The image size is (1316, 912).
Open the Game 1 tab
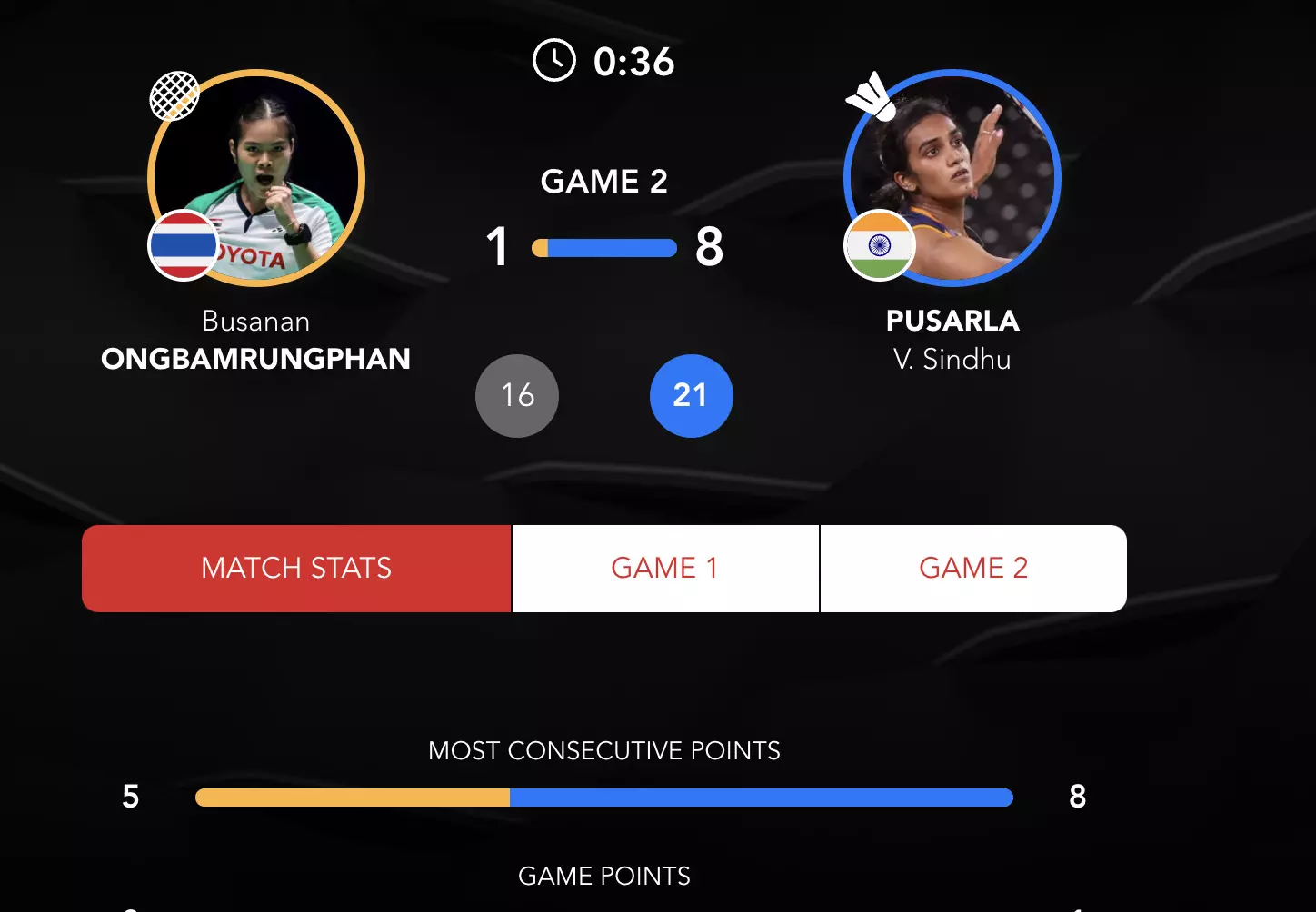tap(664, 569)
